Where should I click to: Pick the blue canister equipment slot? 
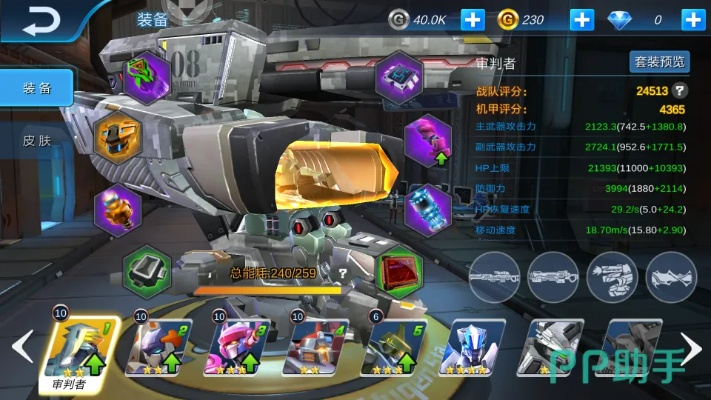[430, 205]
